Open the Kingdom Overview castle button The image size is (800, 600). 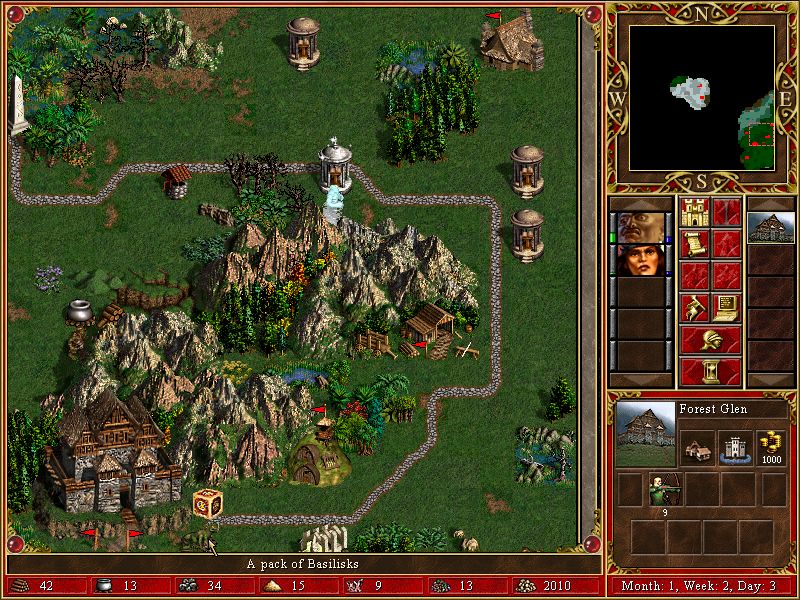click(695, 212)
